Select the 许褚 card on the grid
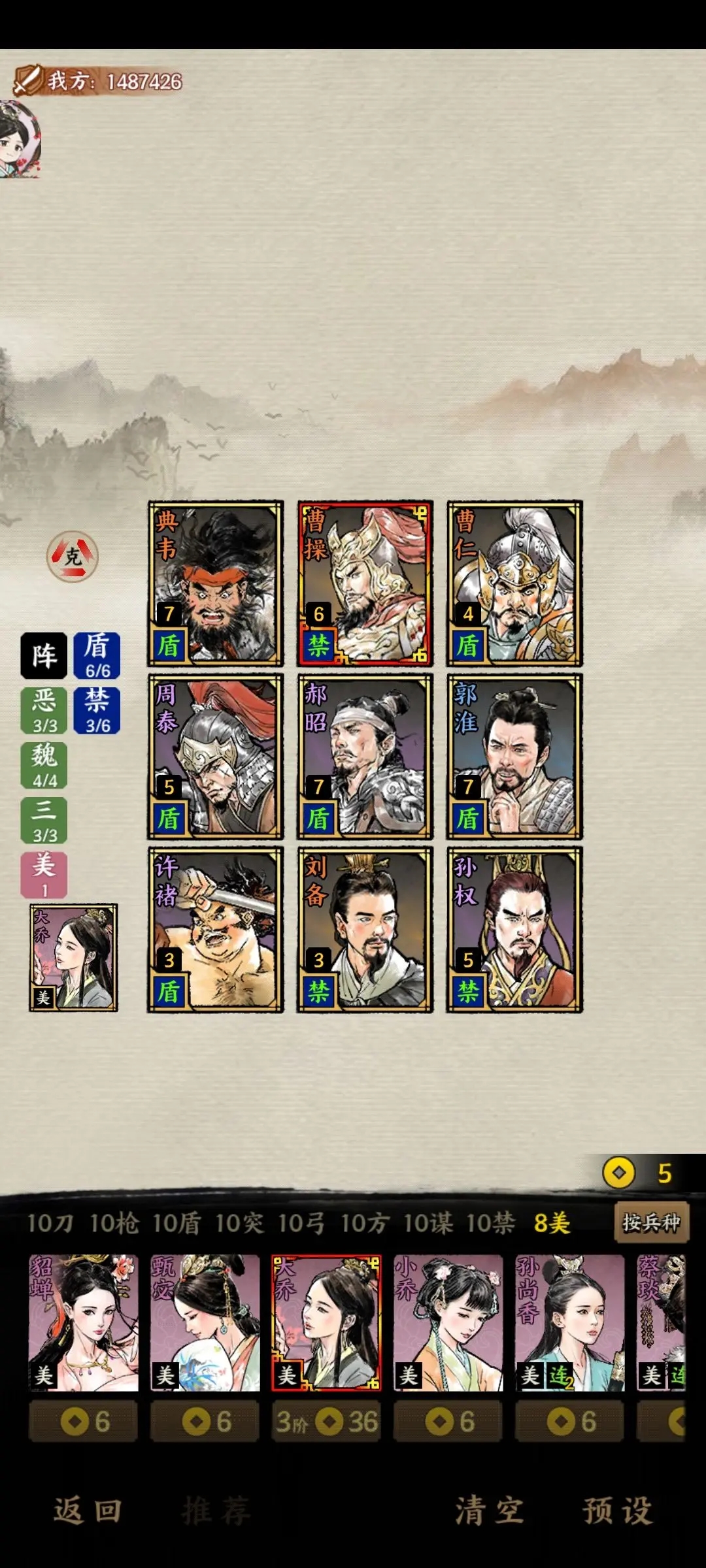The image size is (706, 1568). pyautogui.click(x=216, y=930)
